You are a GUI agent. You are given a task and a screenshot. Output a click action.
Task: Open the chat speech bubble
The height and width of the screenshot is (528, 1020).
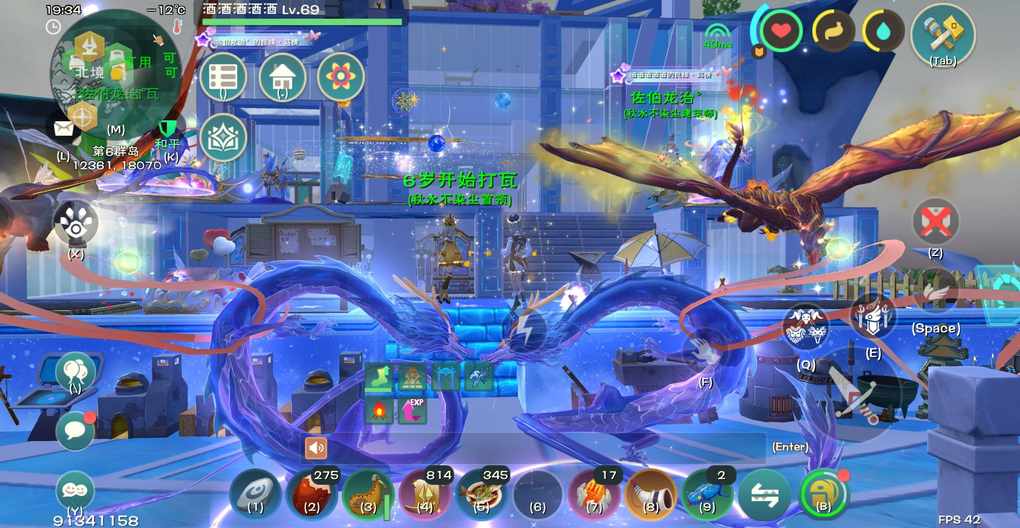coord(75,430)
